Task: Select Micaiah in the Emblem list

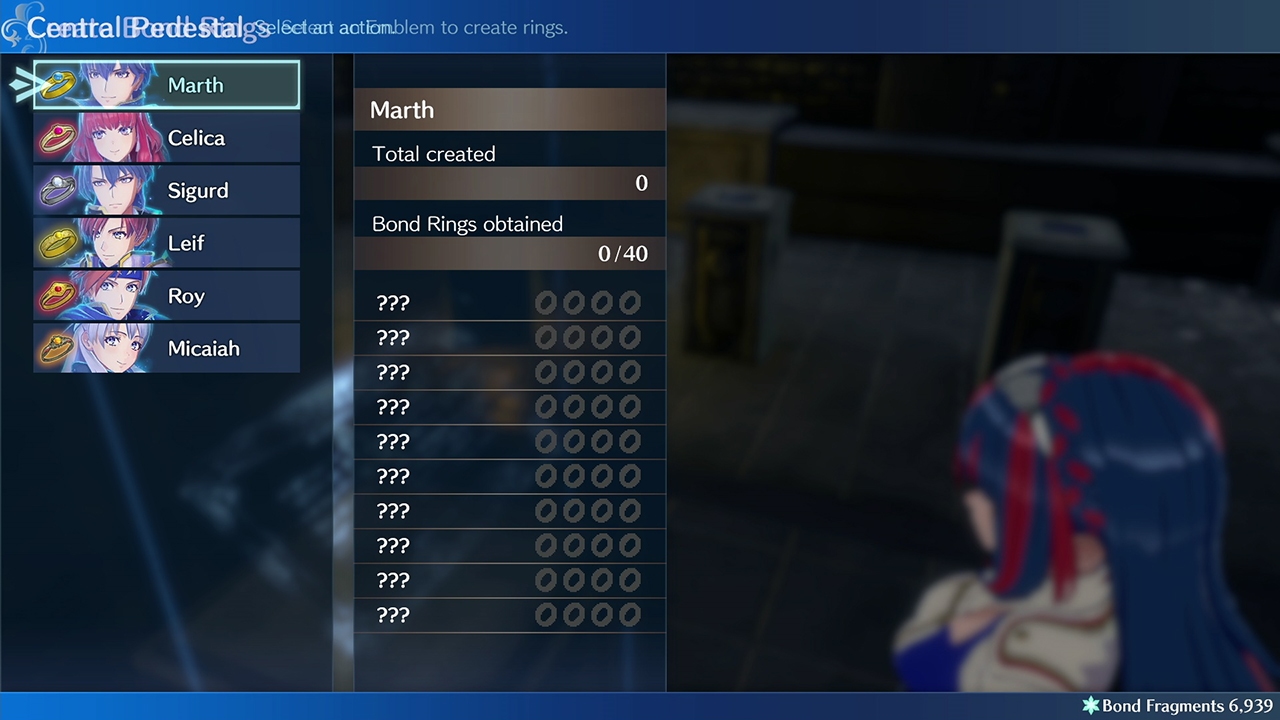Action: 167,348
